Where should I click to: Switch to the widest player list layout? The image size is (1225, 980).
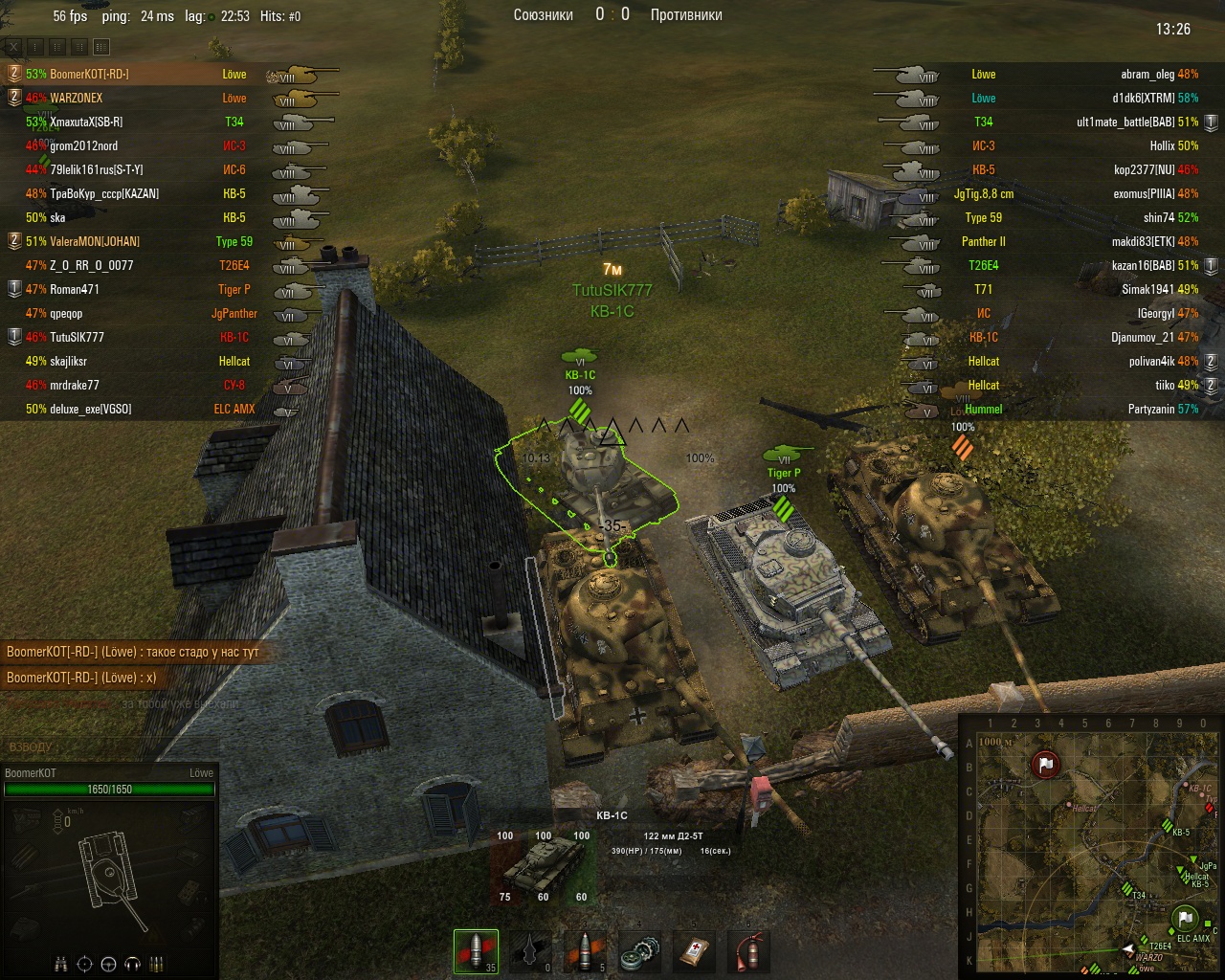tap(101, 46)
